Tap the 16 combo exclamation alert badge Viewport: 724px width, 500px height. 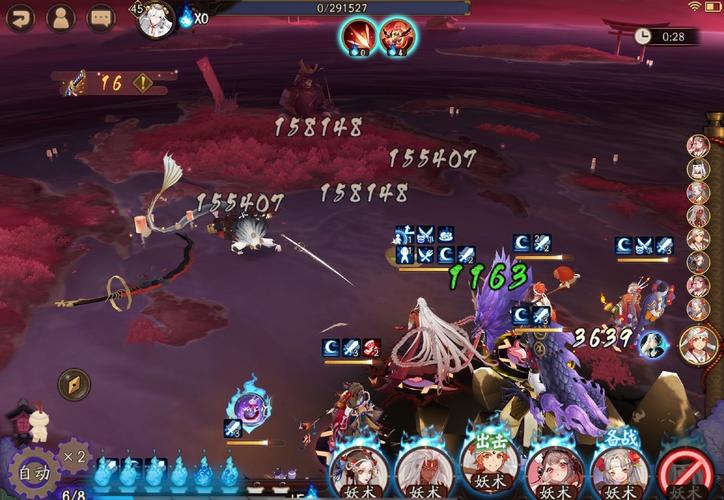tap(143, 83)
